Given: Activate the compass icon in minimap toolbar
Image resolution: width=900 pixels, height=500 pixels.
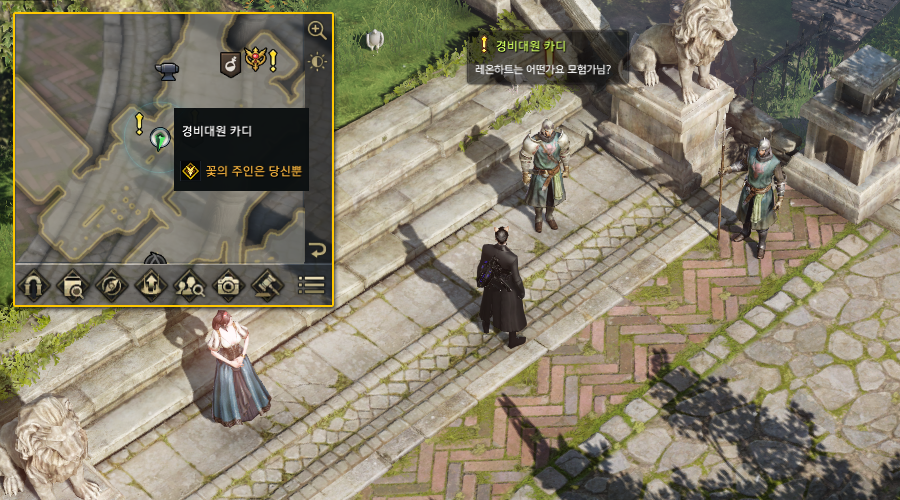Looking at the screenshot, I should tap(110, 285).
